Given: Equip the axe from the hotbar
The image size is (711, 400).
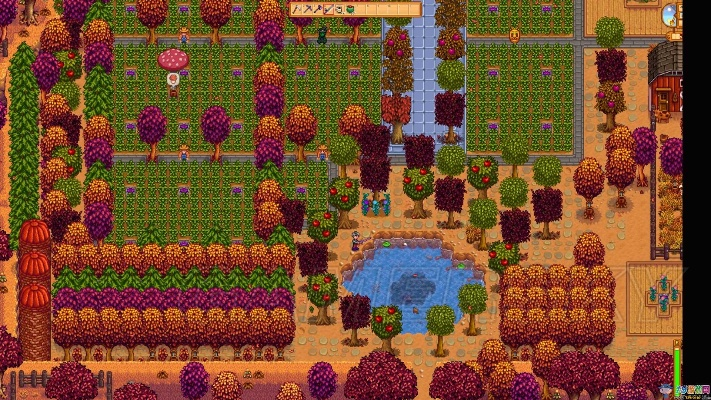Looking at the screenshot, I should [318, 9].
